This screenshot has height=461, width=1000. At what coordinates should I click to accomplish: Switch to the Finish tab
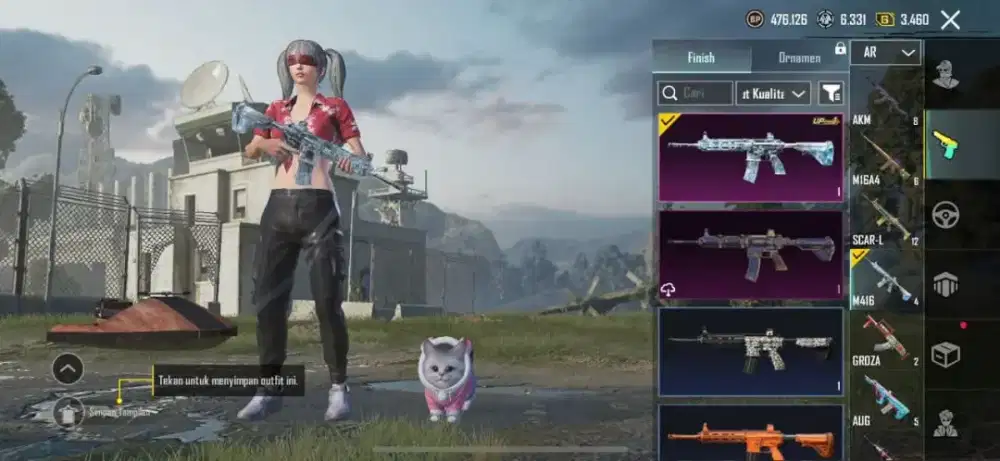701,58
